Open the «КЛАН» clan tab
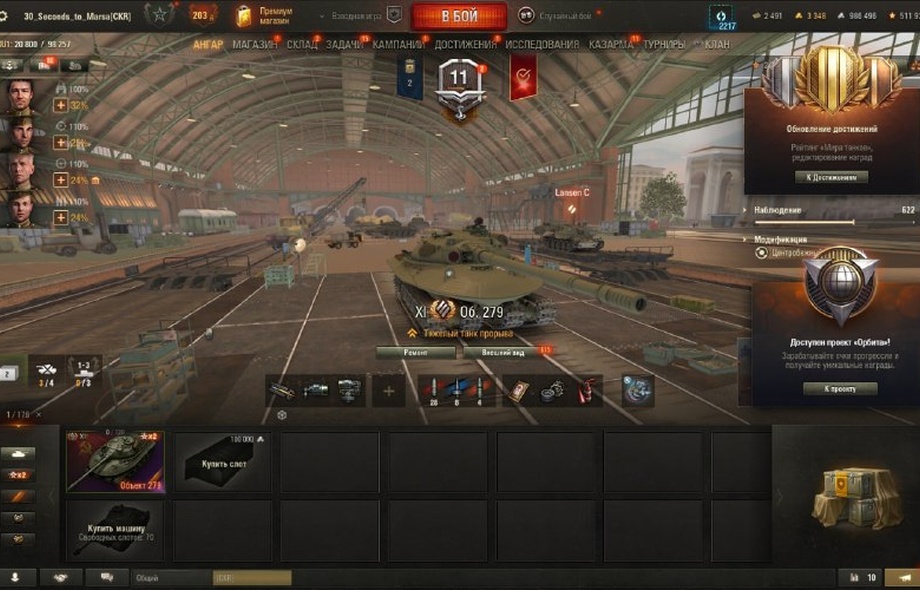The width and height of the screenshot is (920, 590). 716,45
